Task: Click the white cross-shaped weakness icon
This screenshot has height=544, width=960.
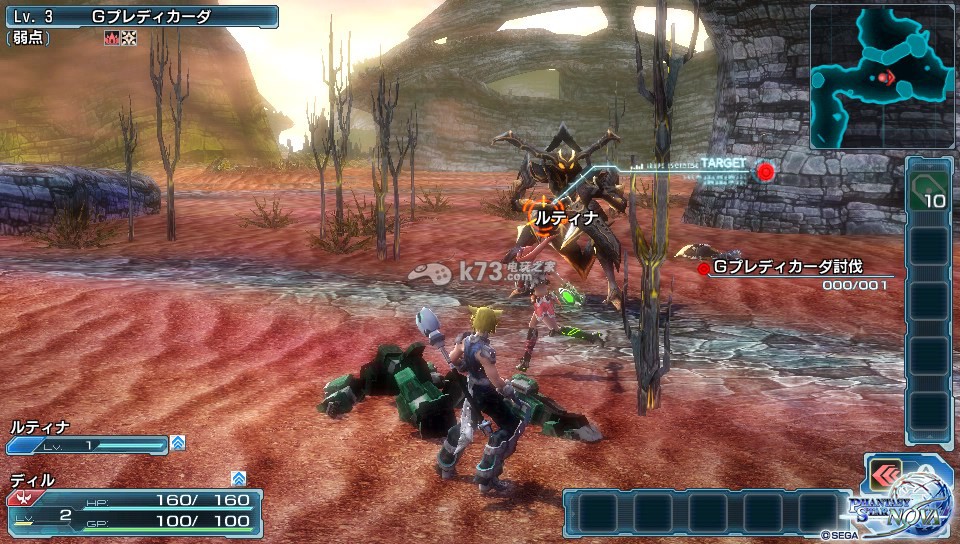Action: (127, 38)
